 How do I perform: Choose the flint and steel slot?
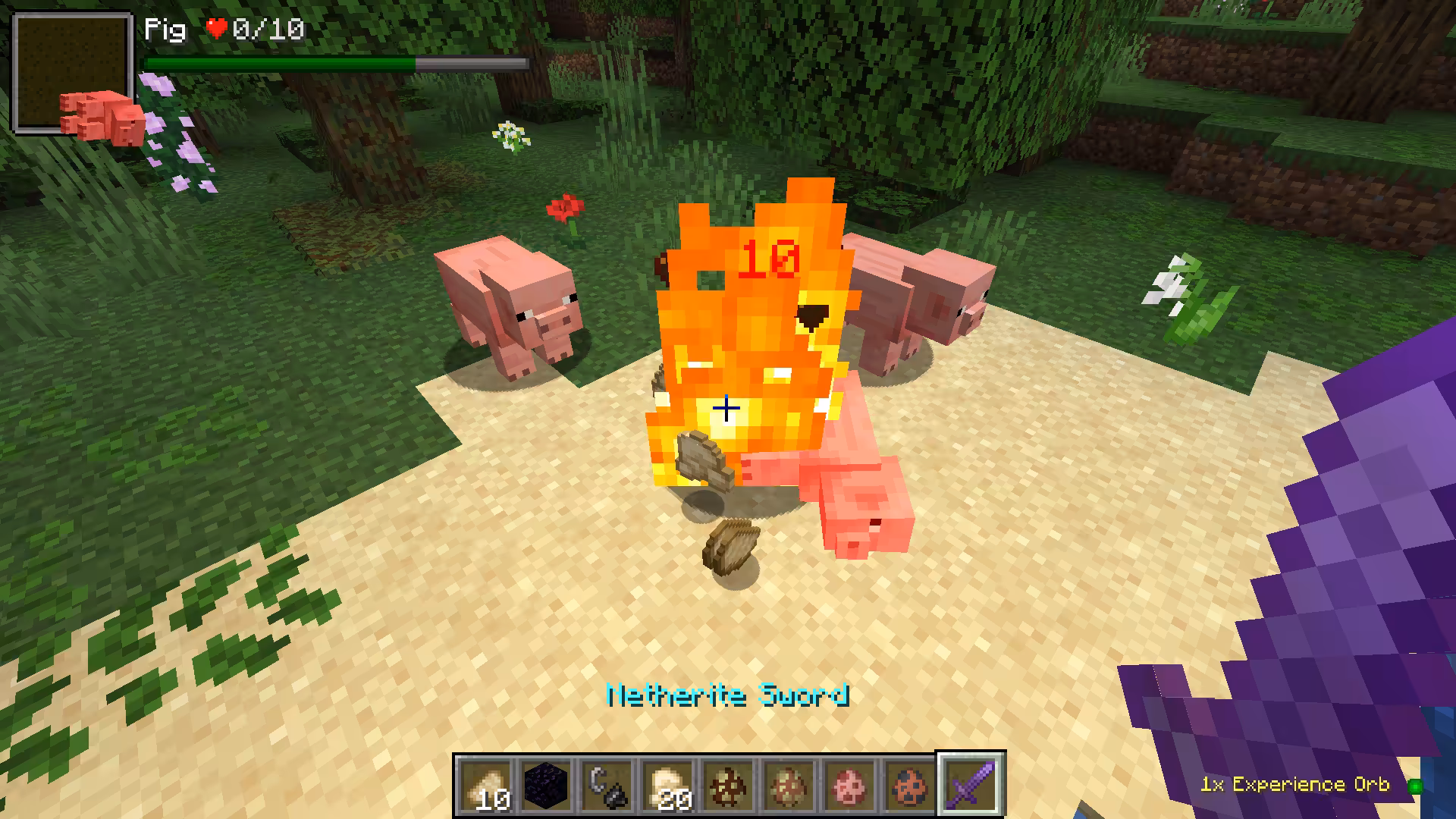(607, 786)
